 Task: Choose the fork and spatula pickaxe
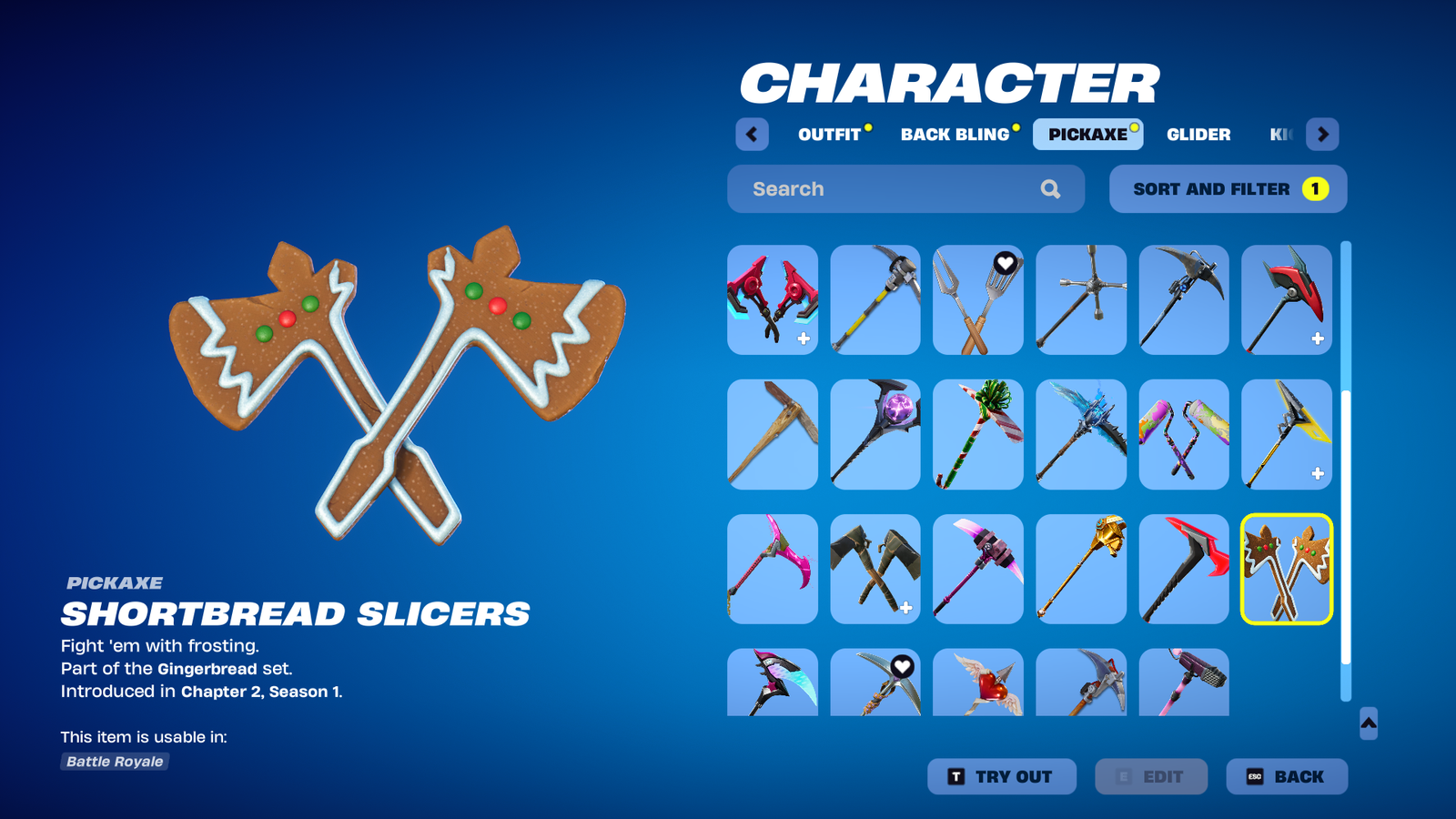point(977,300)
